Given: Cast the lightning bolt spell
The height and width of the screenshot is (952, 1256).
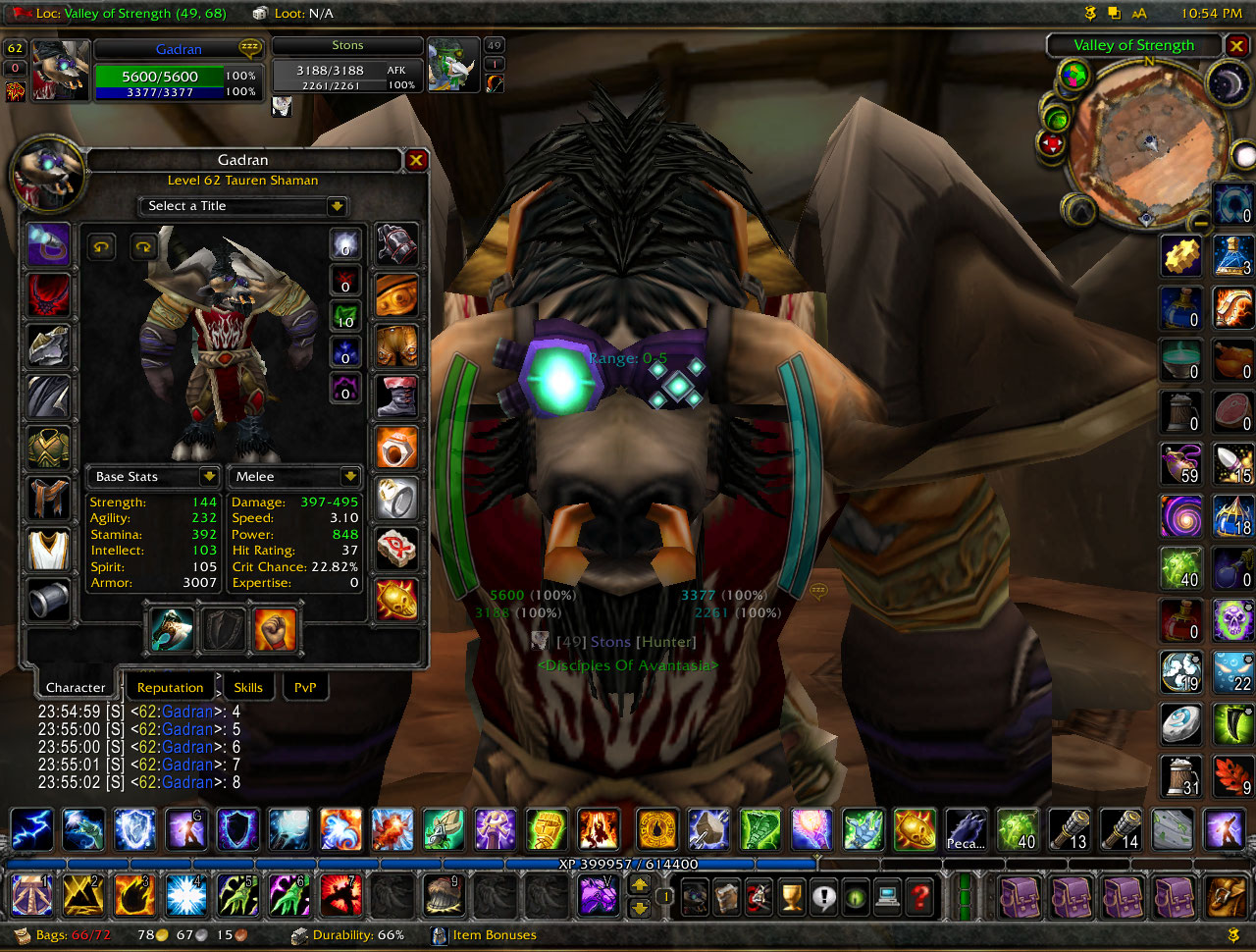Looking at the screenshot, I should click(x=30, y=829).
